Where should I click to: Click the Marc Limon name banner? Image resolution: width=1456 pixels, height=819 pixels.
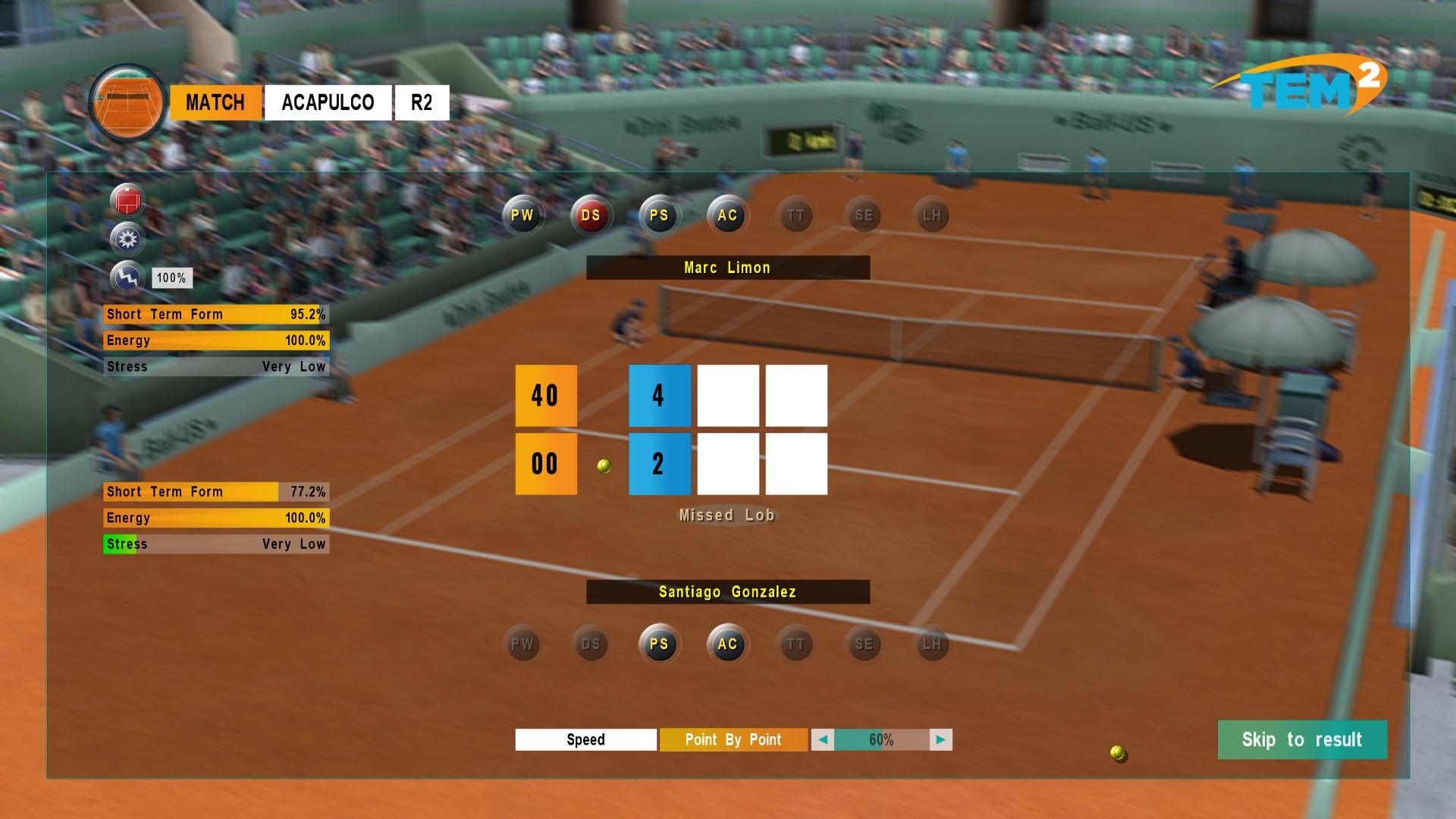pos(726,267)
